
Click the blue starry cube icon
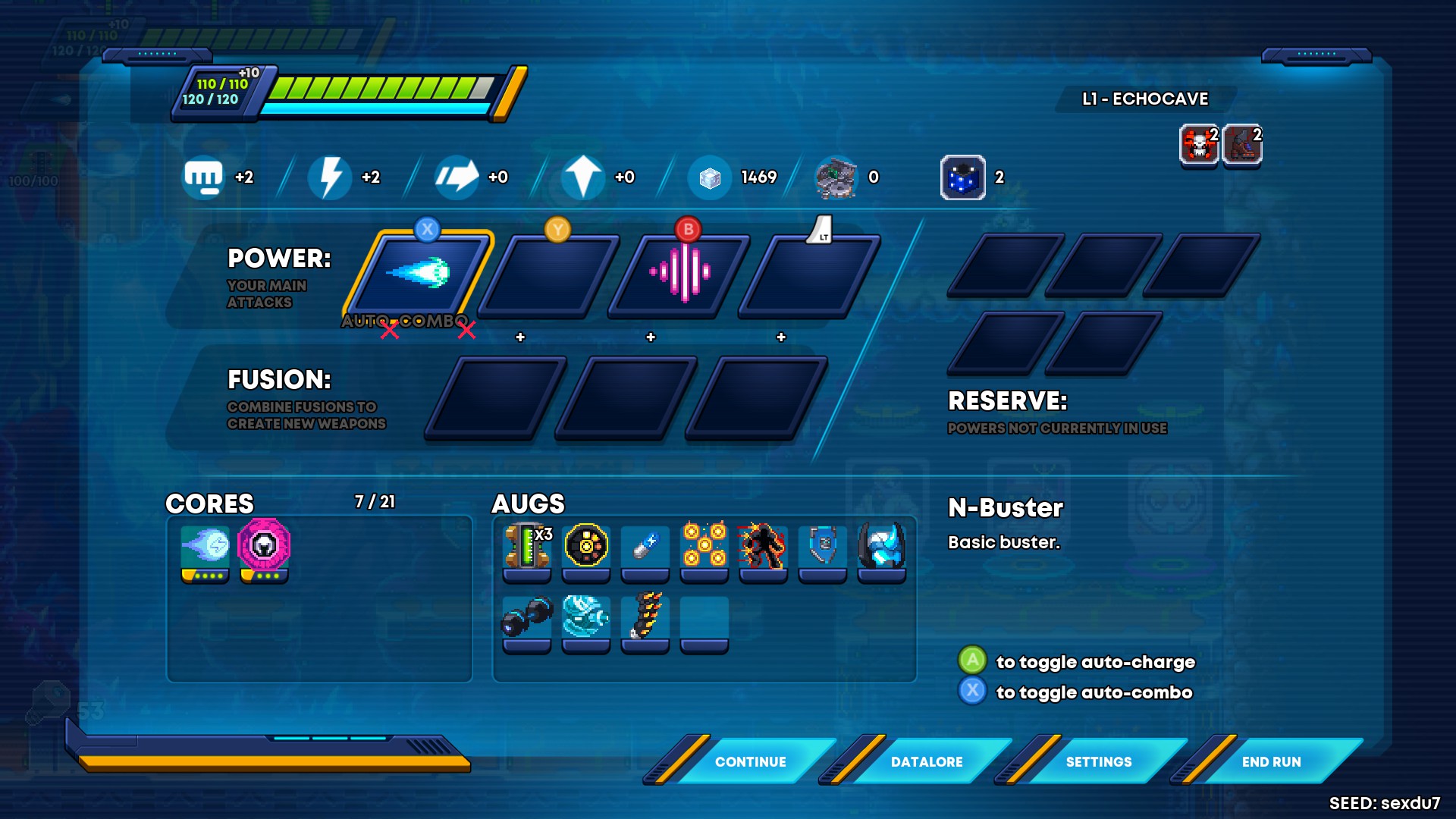click(x=963, y=177)
